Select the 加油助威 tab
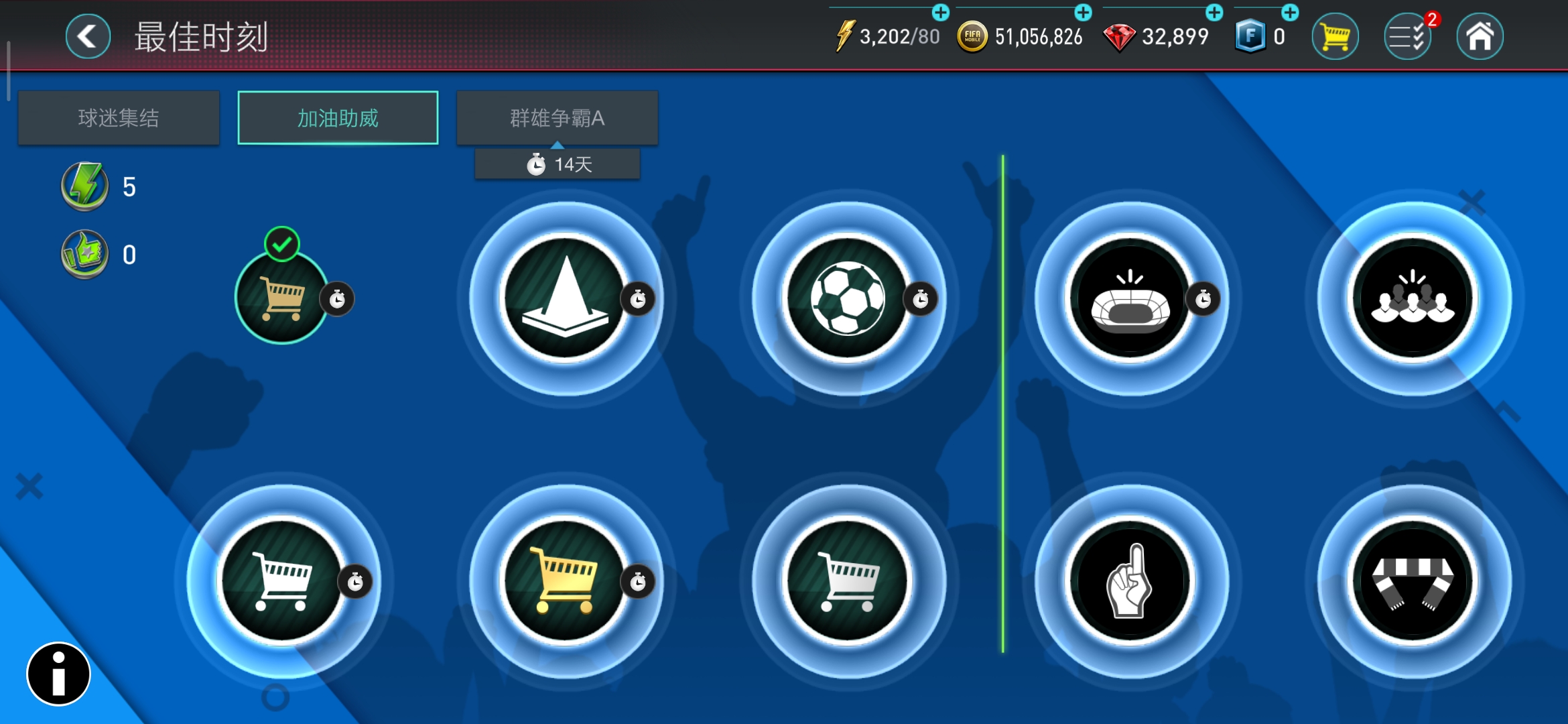Viewport: 1568px width, 724px height. (x=338, y=118)
